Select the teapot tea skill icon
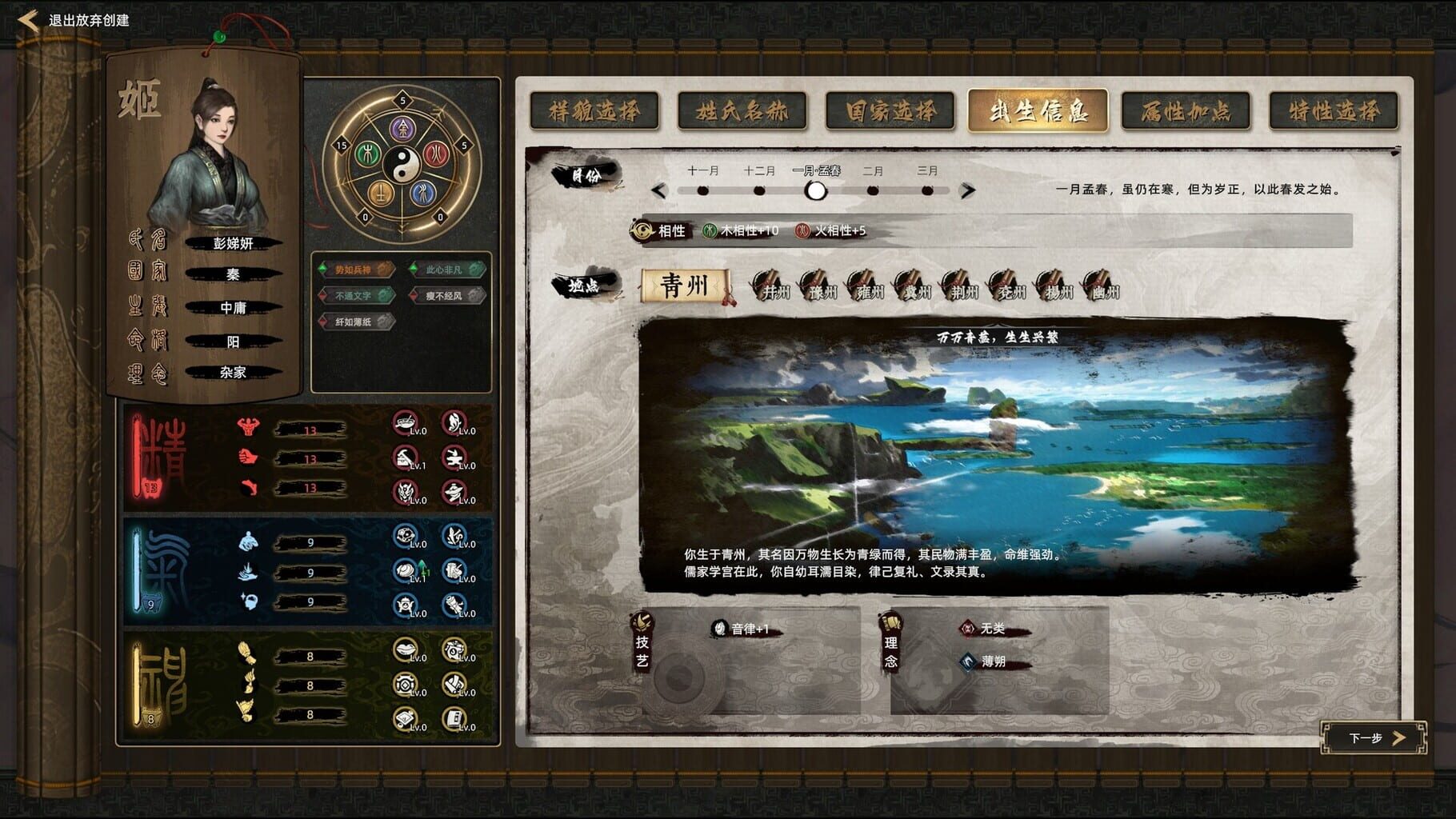 pyautogui.click(x=406, y=605)
